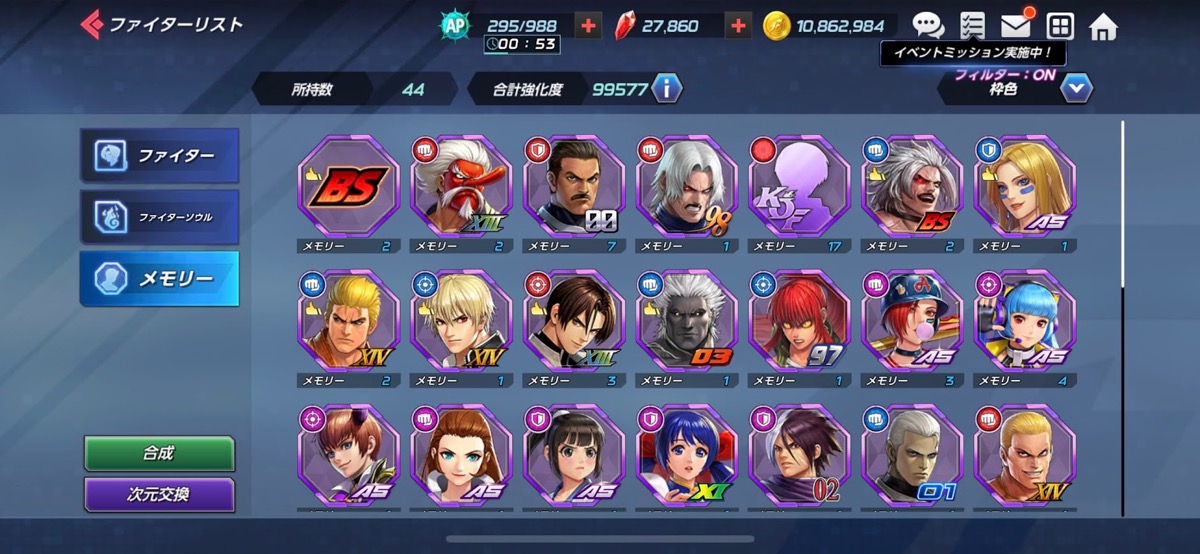Image resolution: width=1200 pixels, height=554 pixels.
Task: Buy more red rubies with plus button
Action: coord(738,26)
